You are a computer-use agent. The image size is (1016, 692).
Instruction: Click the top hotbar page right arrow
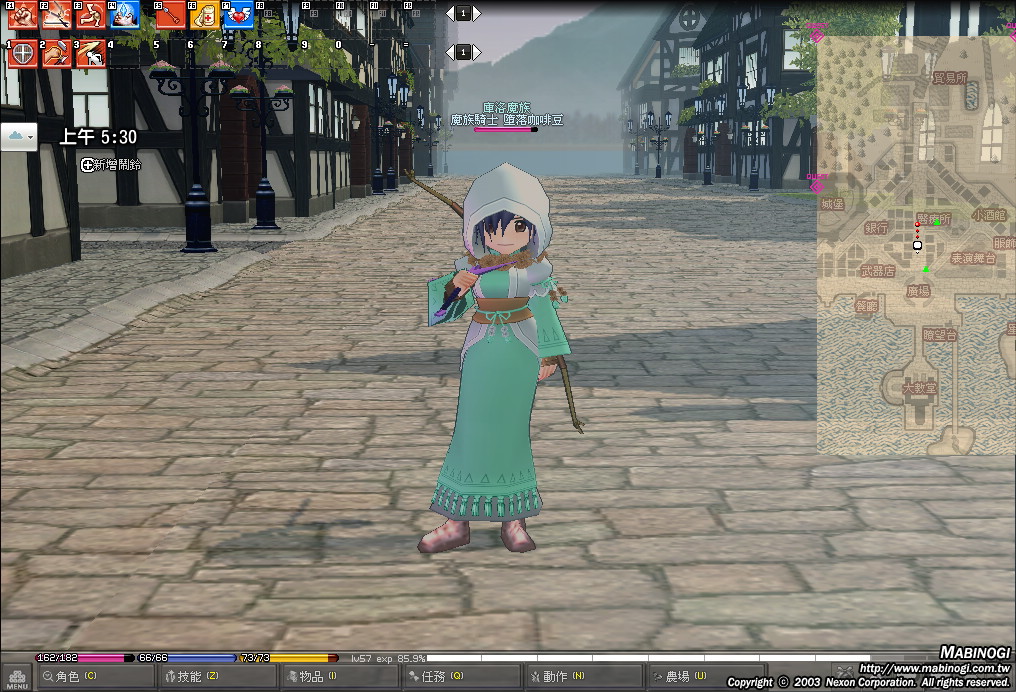(x=475, y=13)
